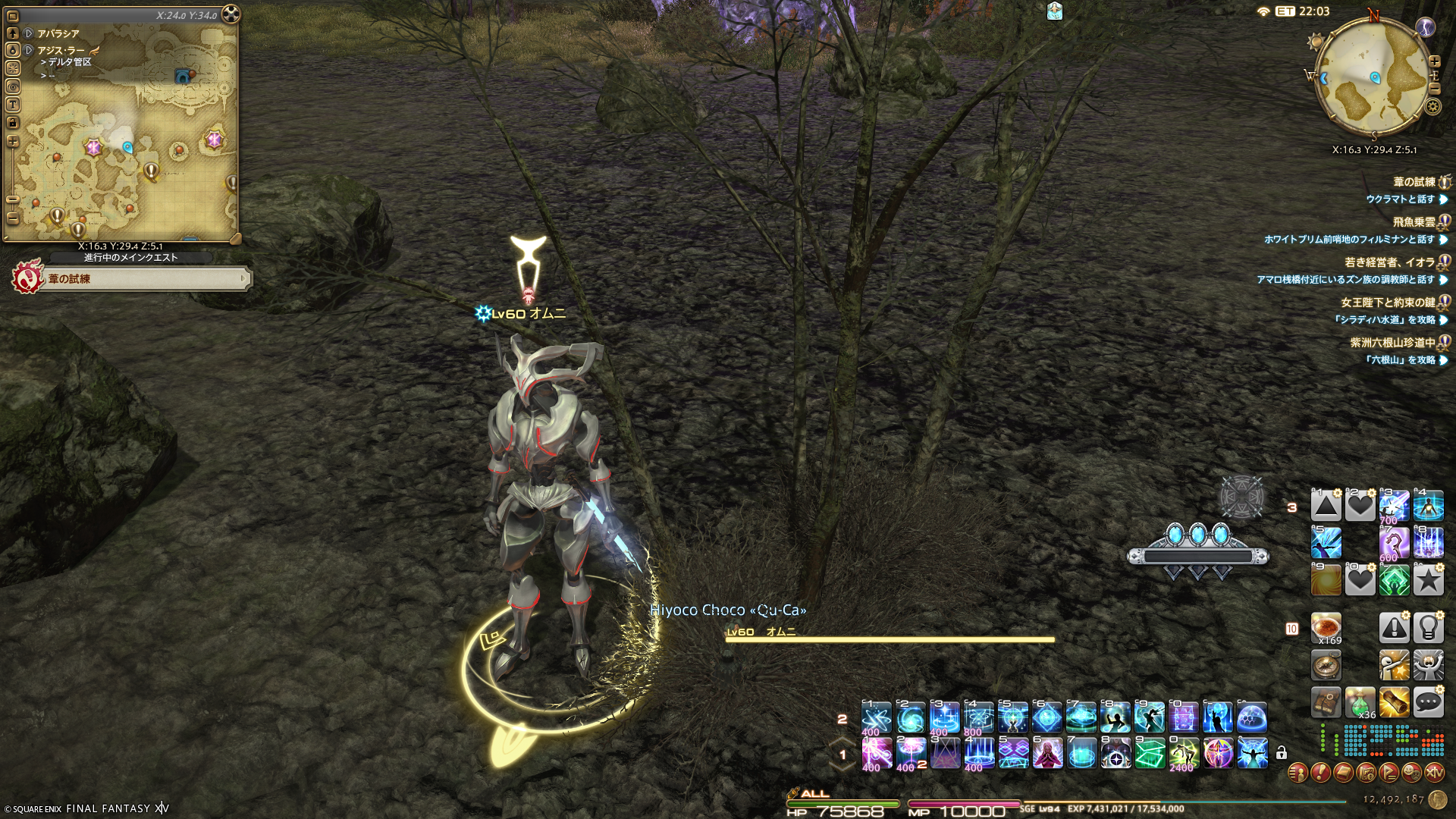Select the 飛魚乗雲 quest in the tracker
This screenshot has width=1456, height=819.
(x=1414, y=222)
